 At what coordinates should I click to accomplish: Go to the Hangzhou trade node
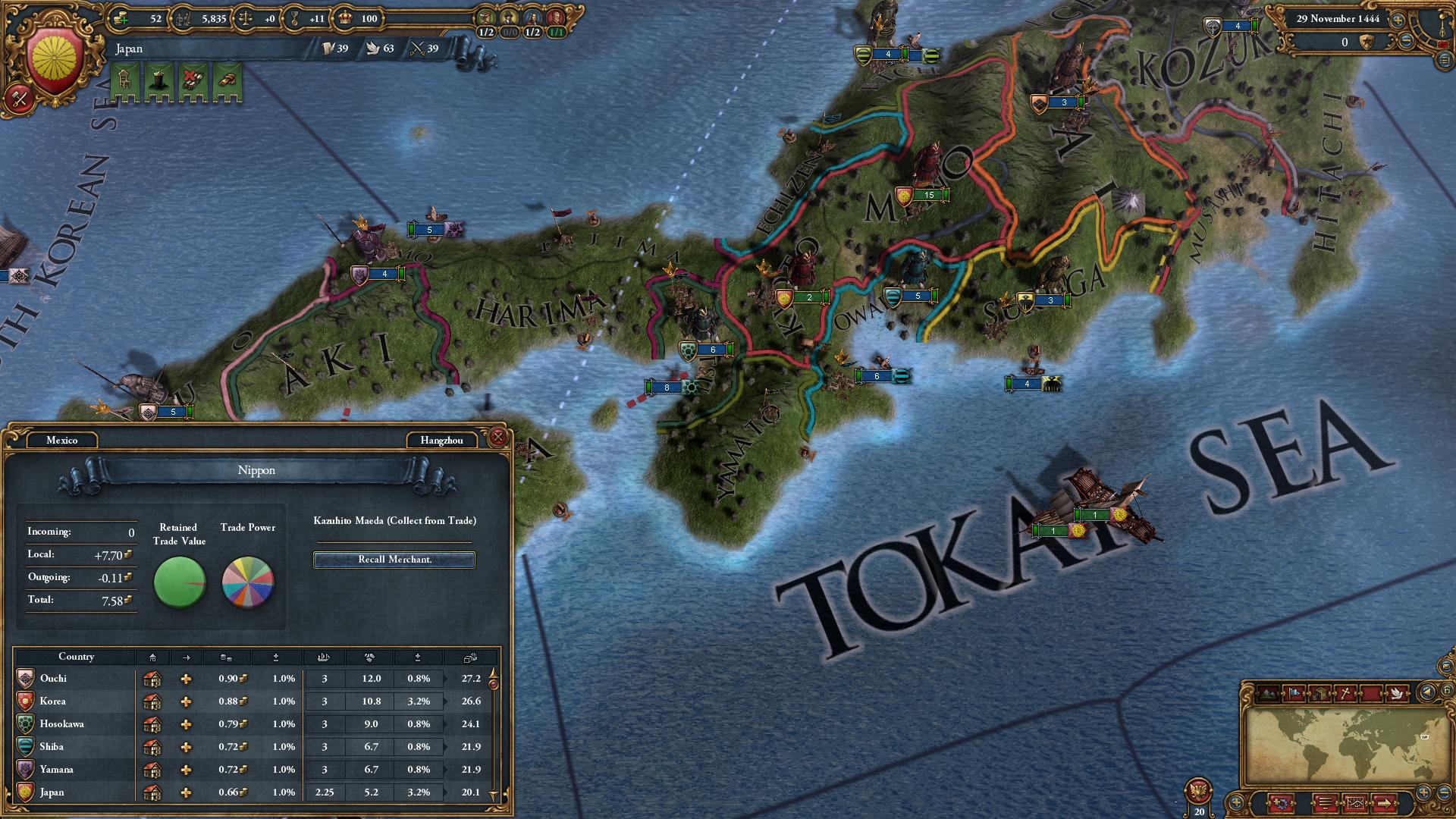[441, 440]
